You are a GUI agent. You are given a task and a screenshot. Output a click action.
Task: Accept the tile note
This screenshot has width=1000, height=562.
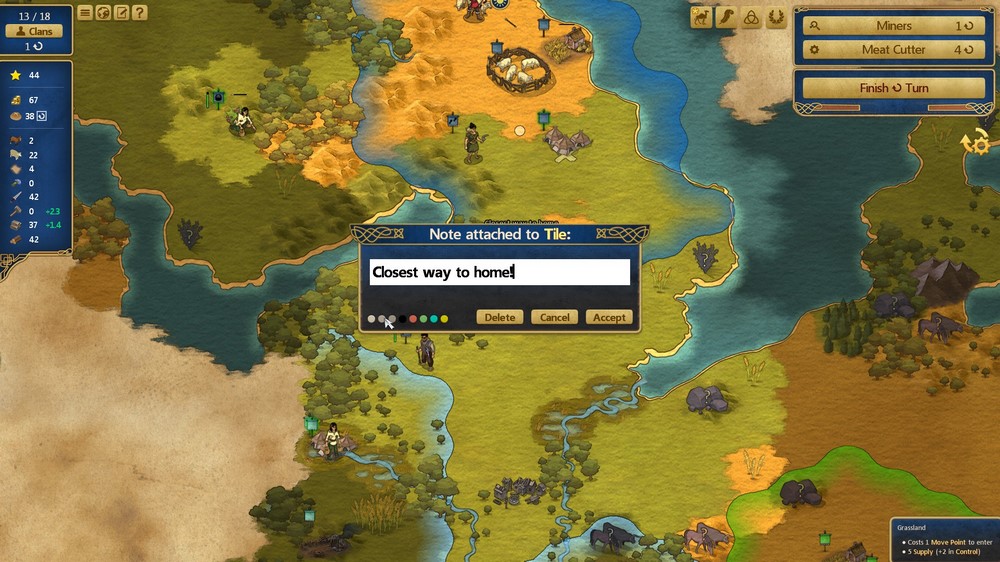[609, 317]
